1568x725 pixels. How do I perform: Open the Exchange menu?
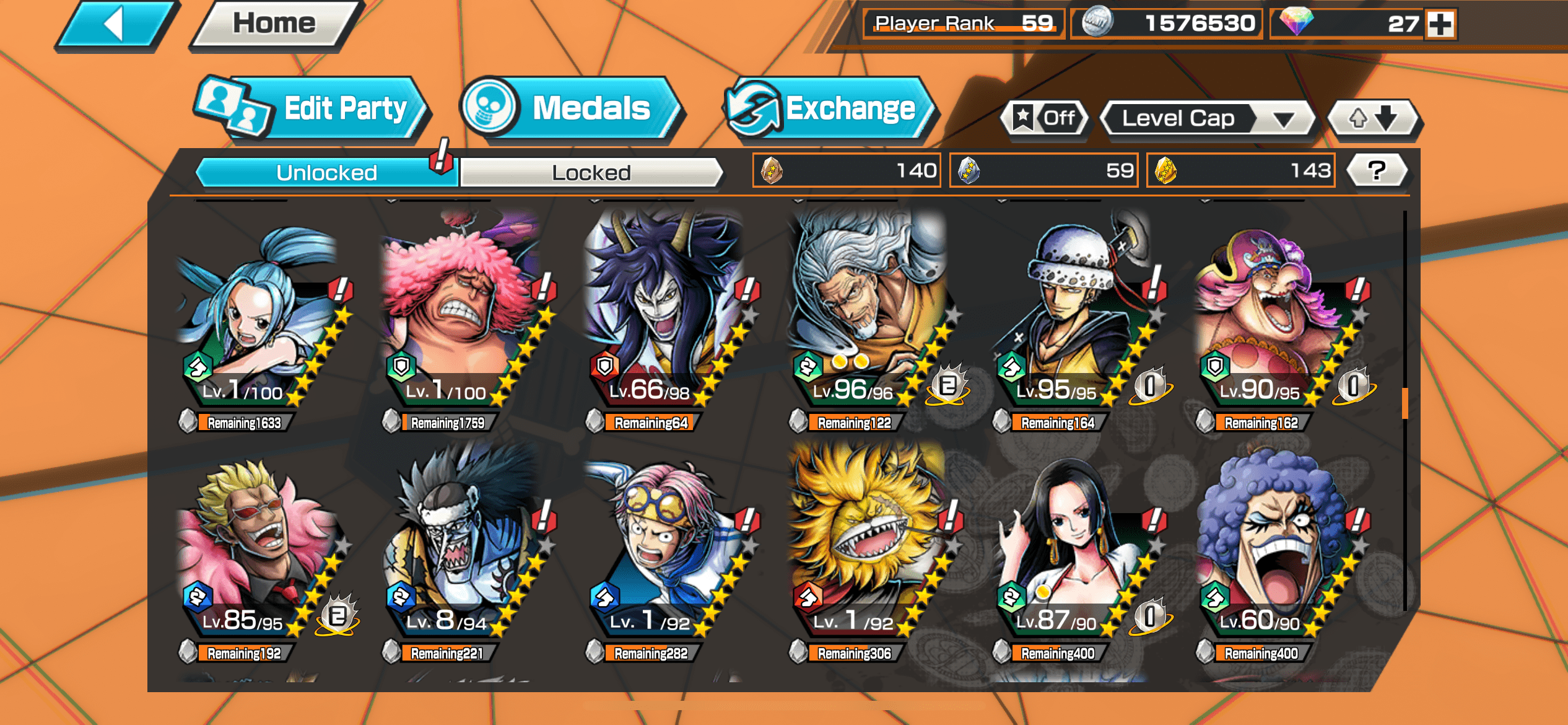[x=830, y=109]
